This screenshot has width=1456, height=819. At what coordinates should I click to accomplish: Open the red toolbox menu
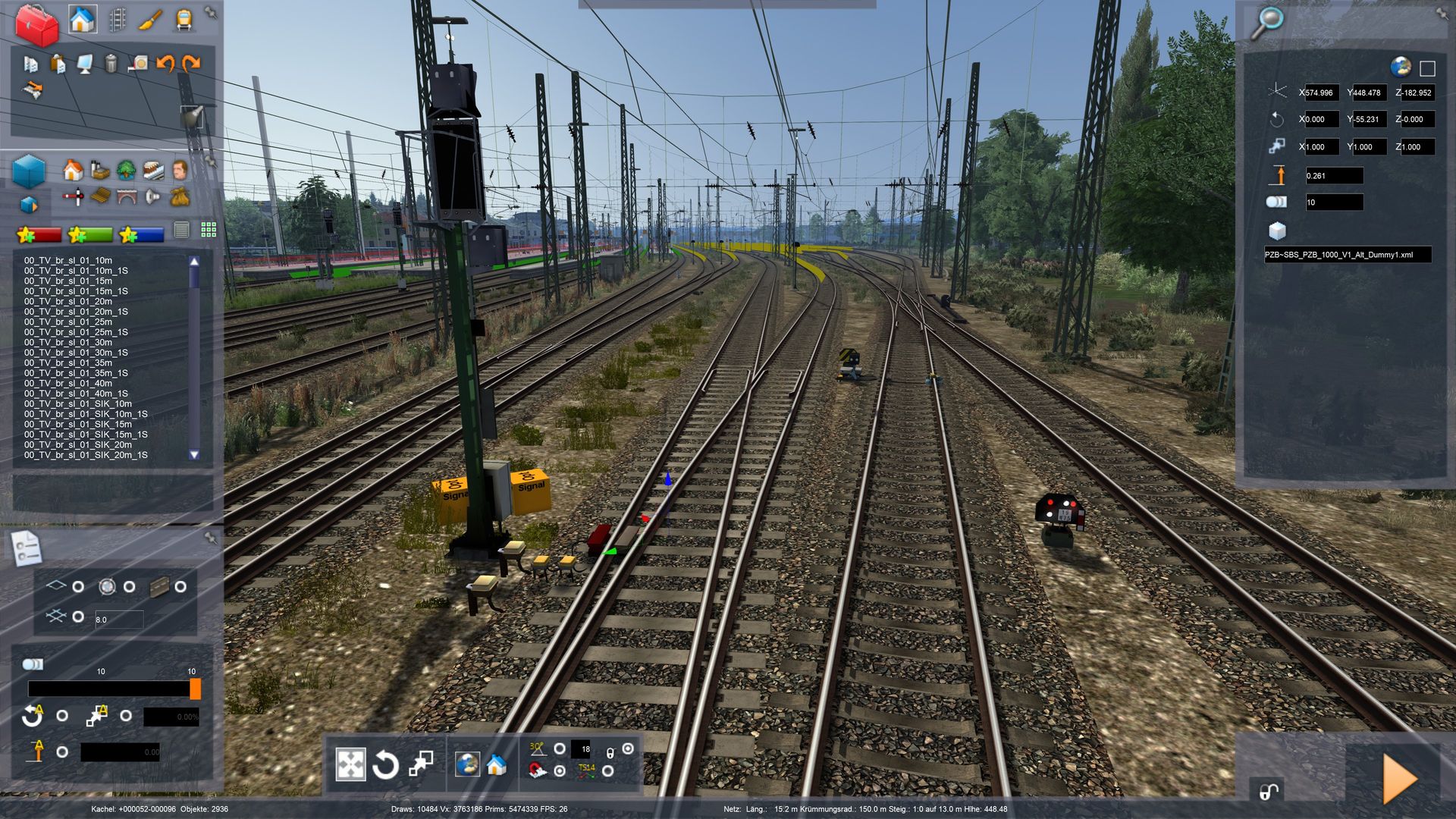point(36,24)
